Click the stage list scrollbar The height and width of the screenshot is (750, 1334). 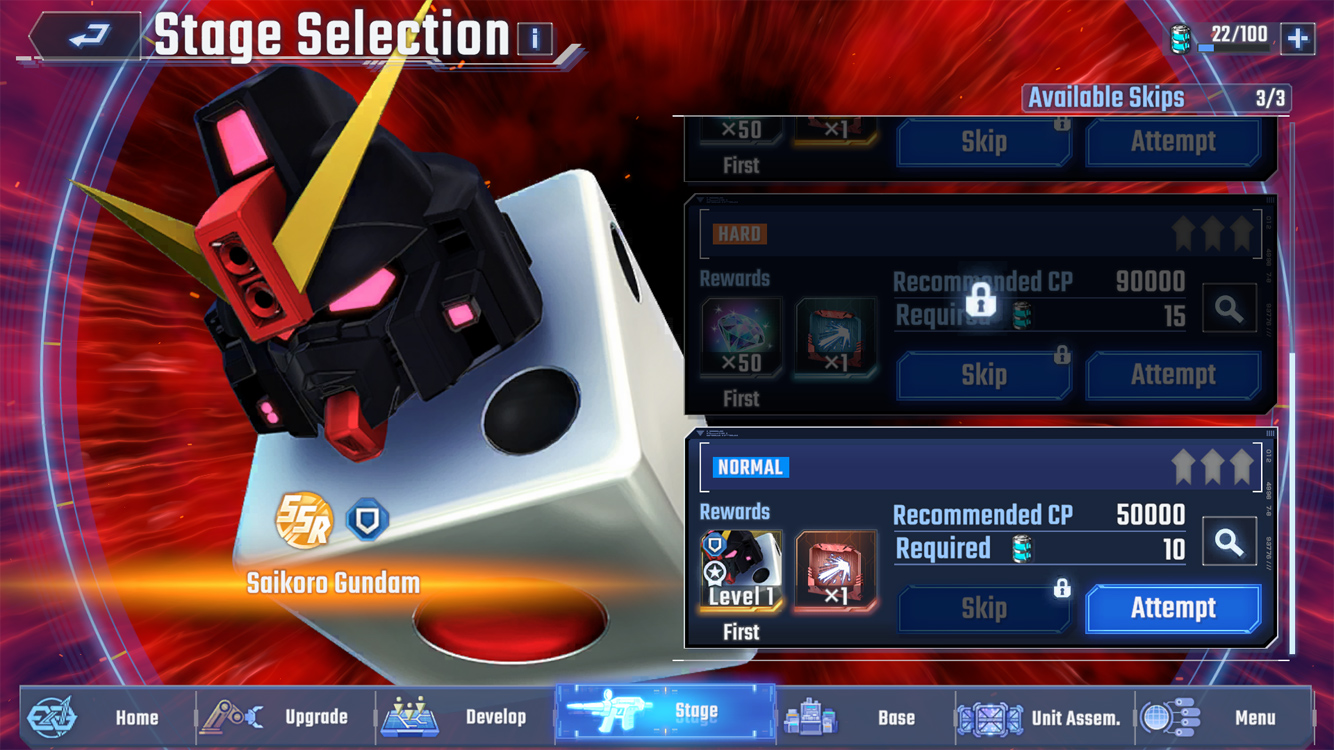[x=1292, y=500]
